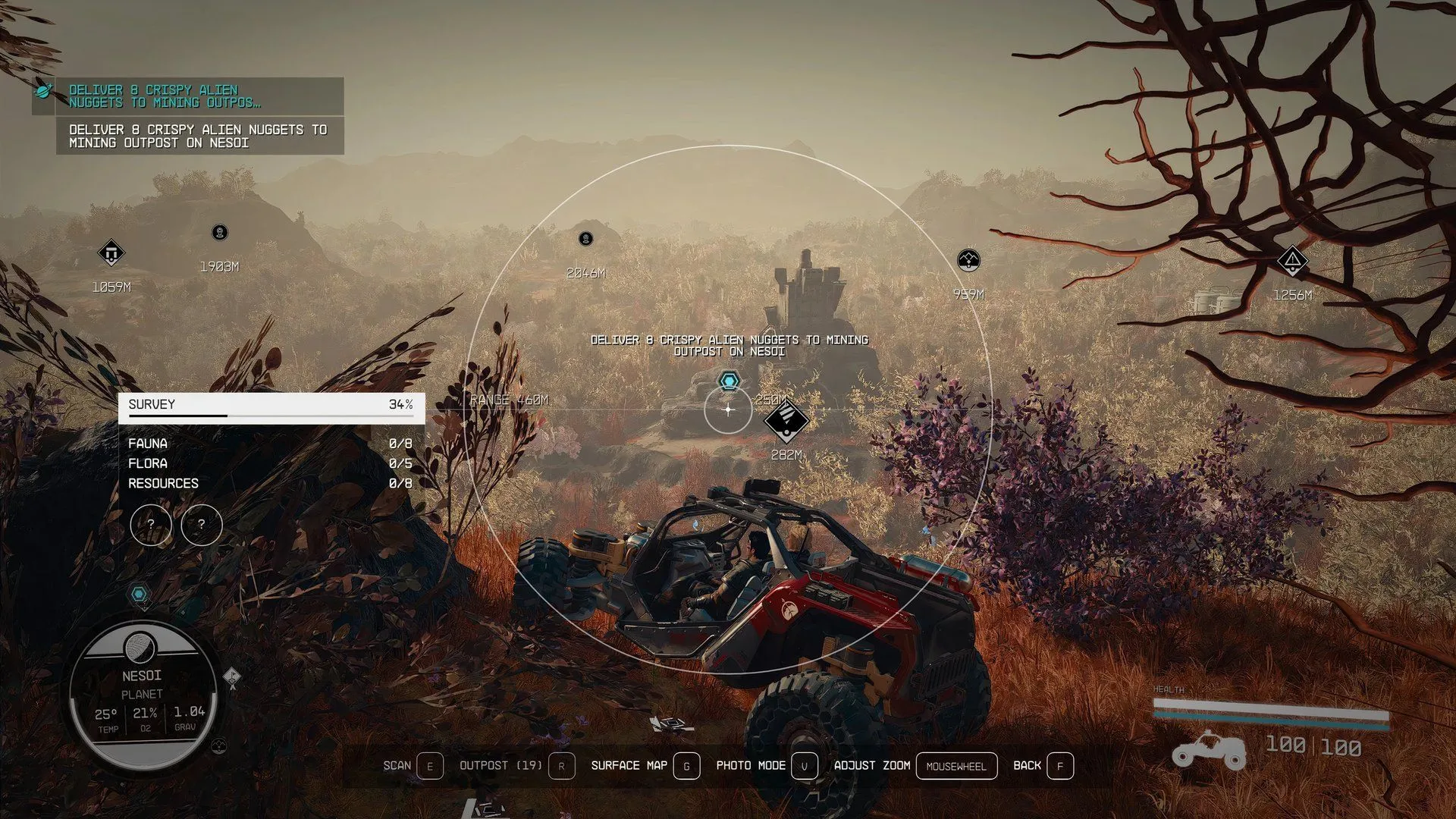This screenshot has width=1456, height=819.
Task: Toggle the scanner reticle at screen center
Action: [x=727, y=410]
